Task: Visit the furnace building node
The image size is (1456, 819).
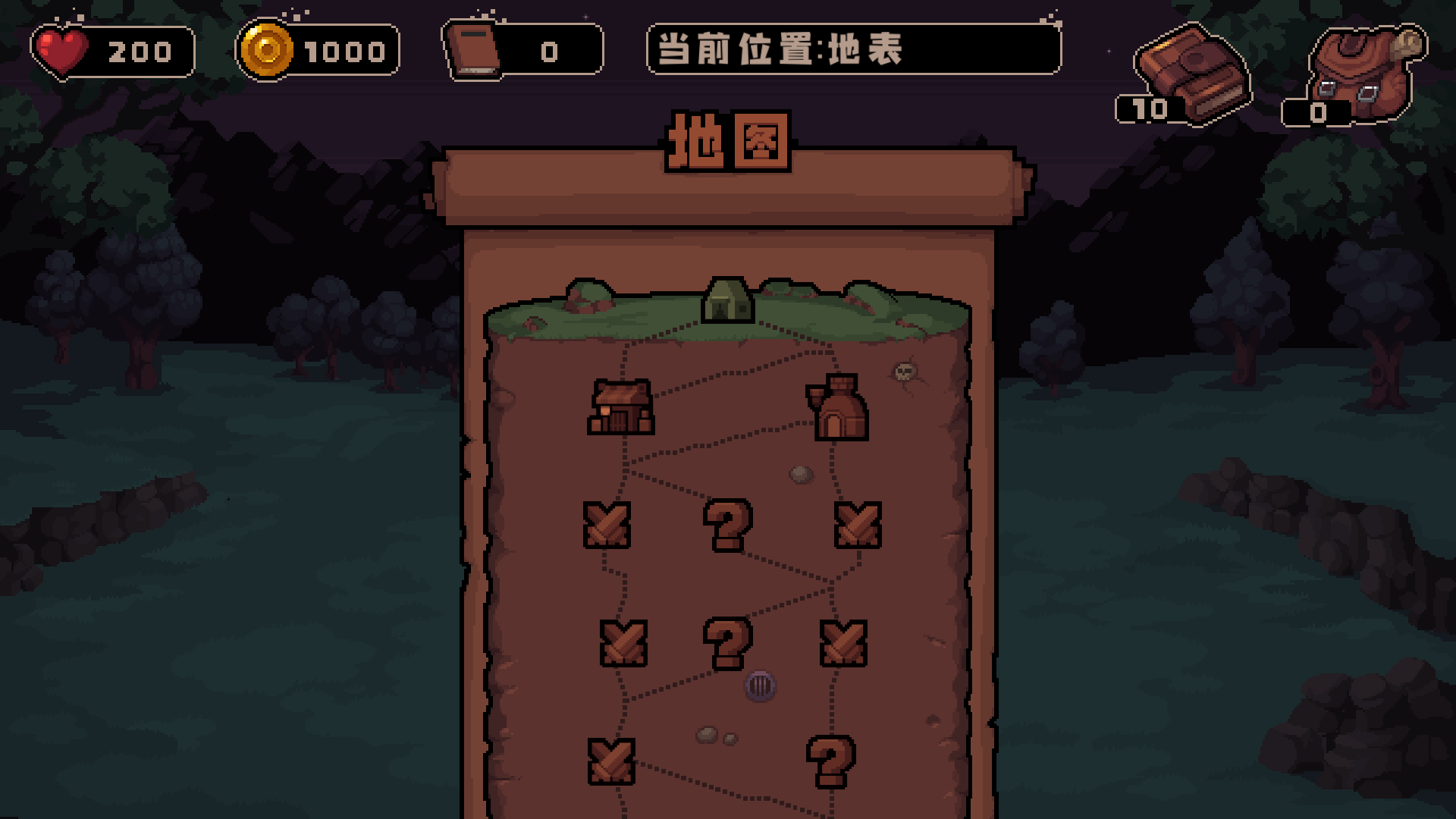Action: click(840, 409)
